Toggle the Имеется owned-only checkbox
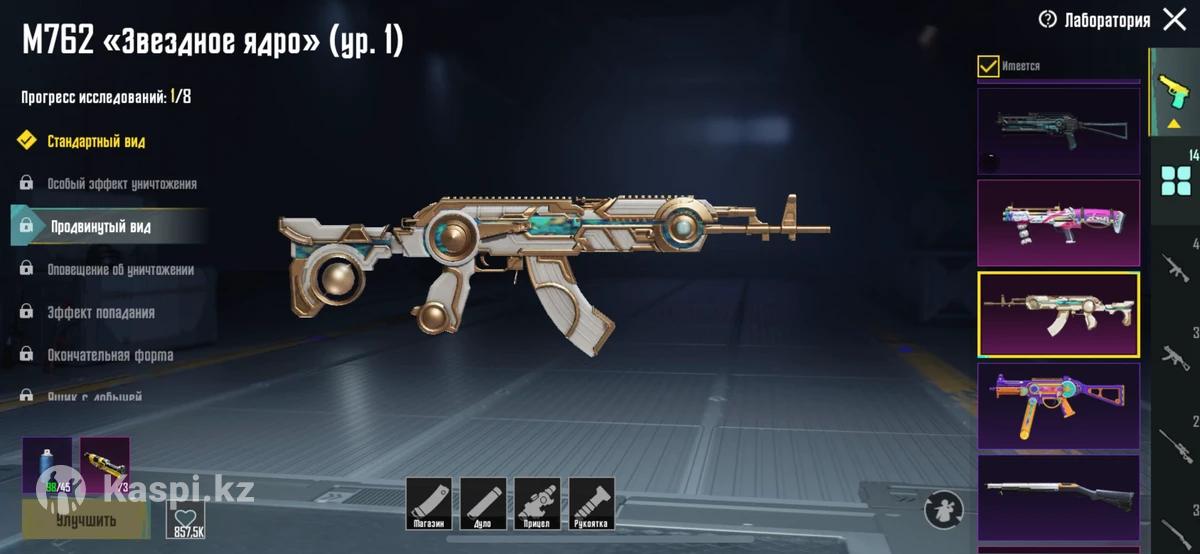 (988, 66)
